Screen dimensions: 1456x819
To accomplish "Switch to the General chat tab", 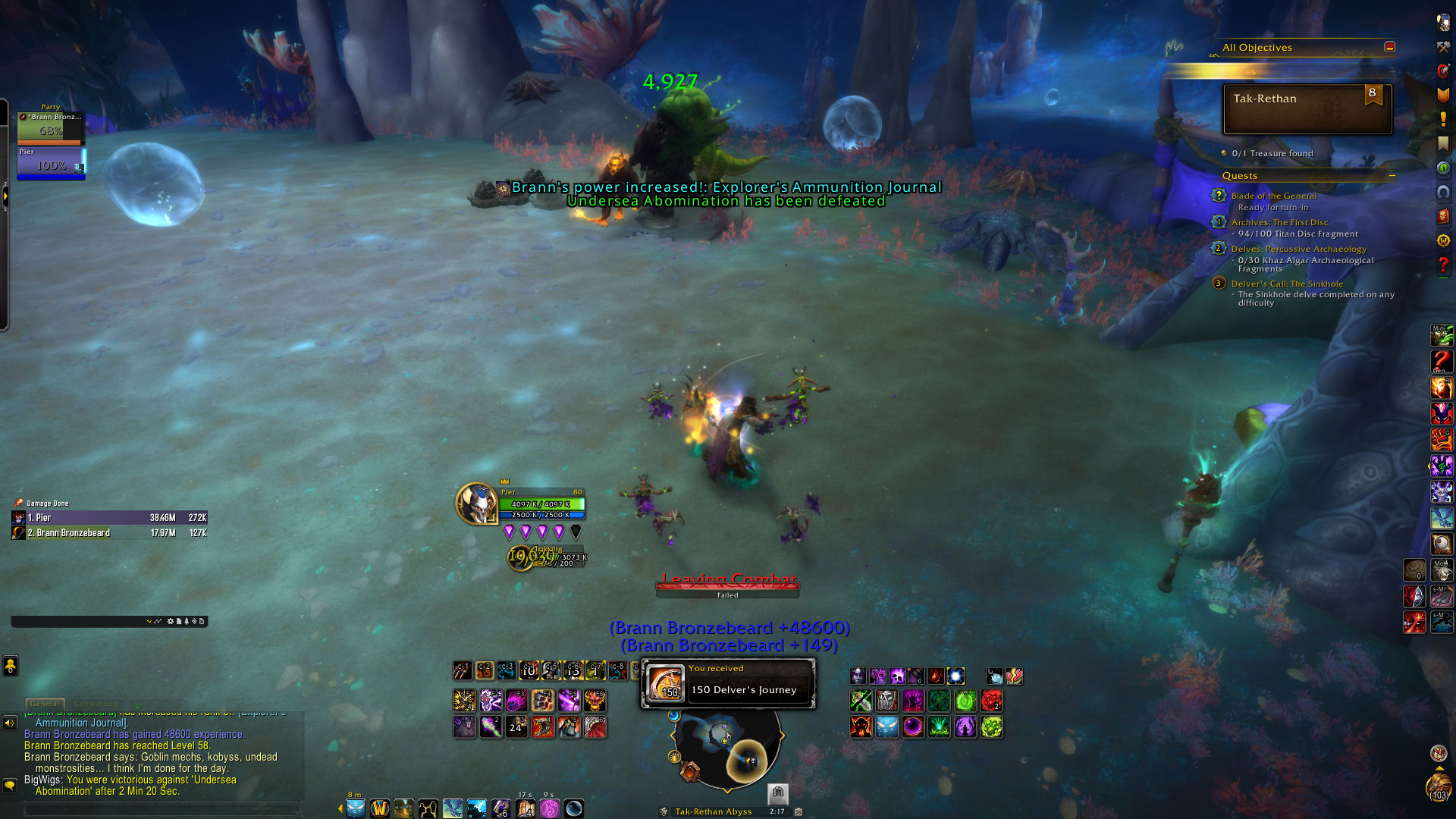I will click(x=45, y=704).
